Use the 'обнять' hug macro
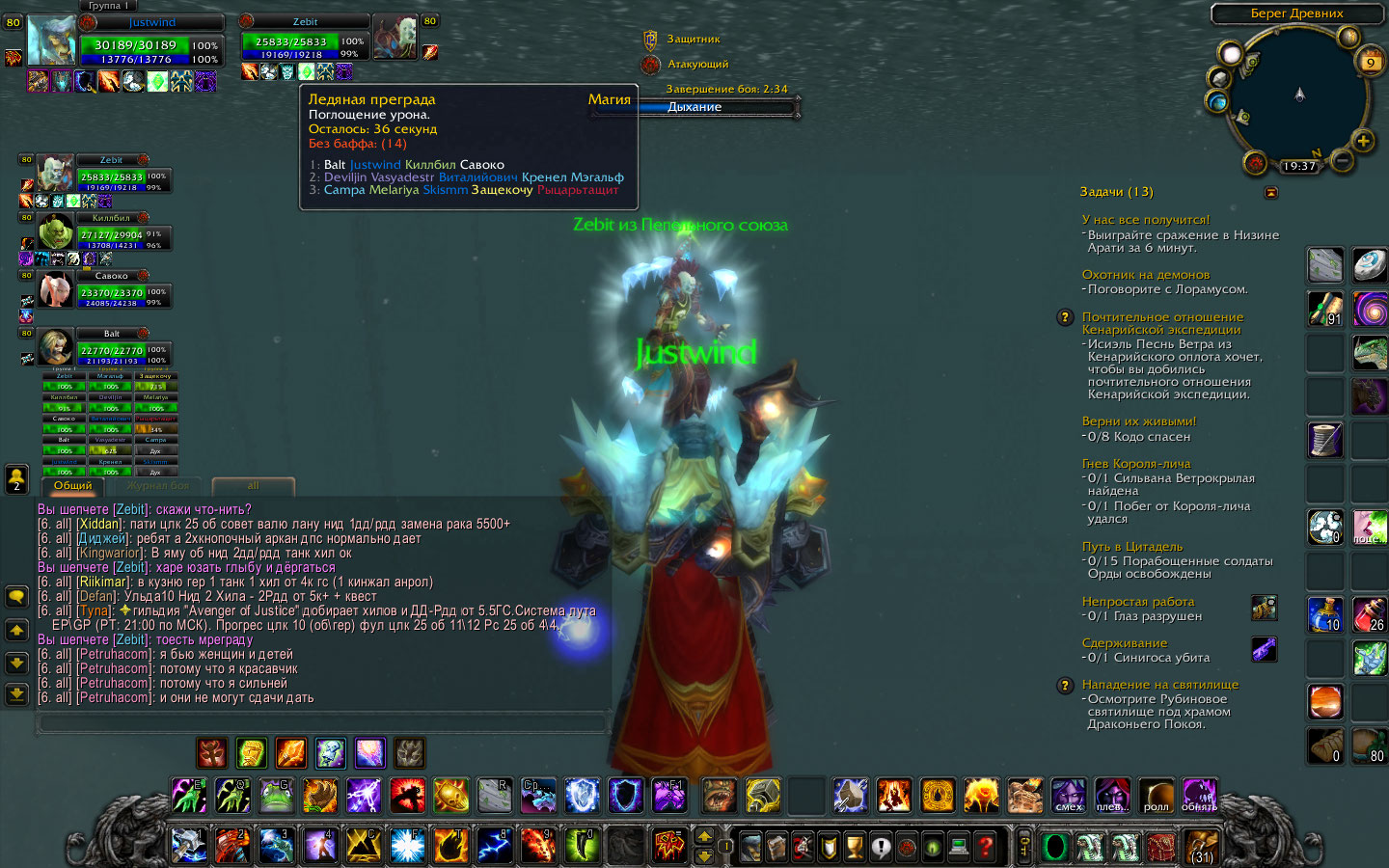The width and height of the screenshot is (1389, 868). click(x=1199, y=796)
